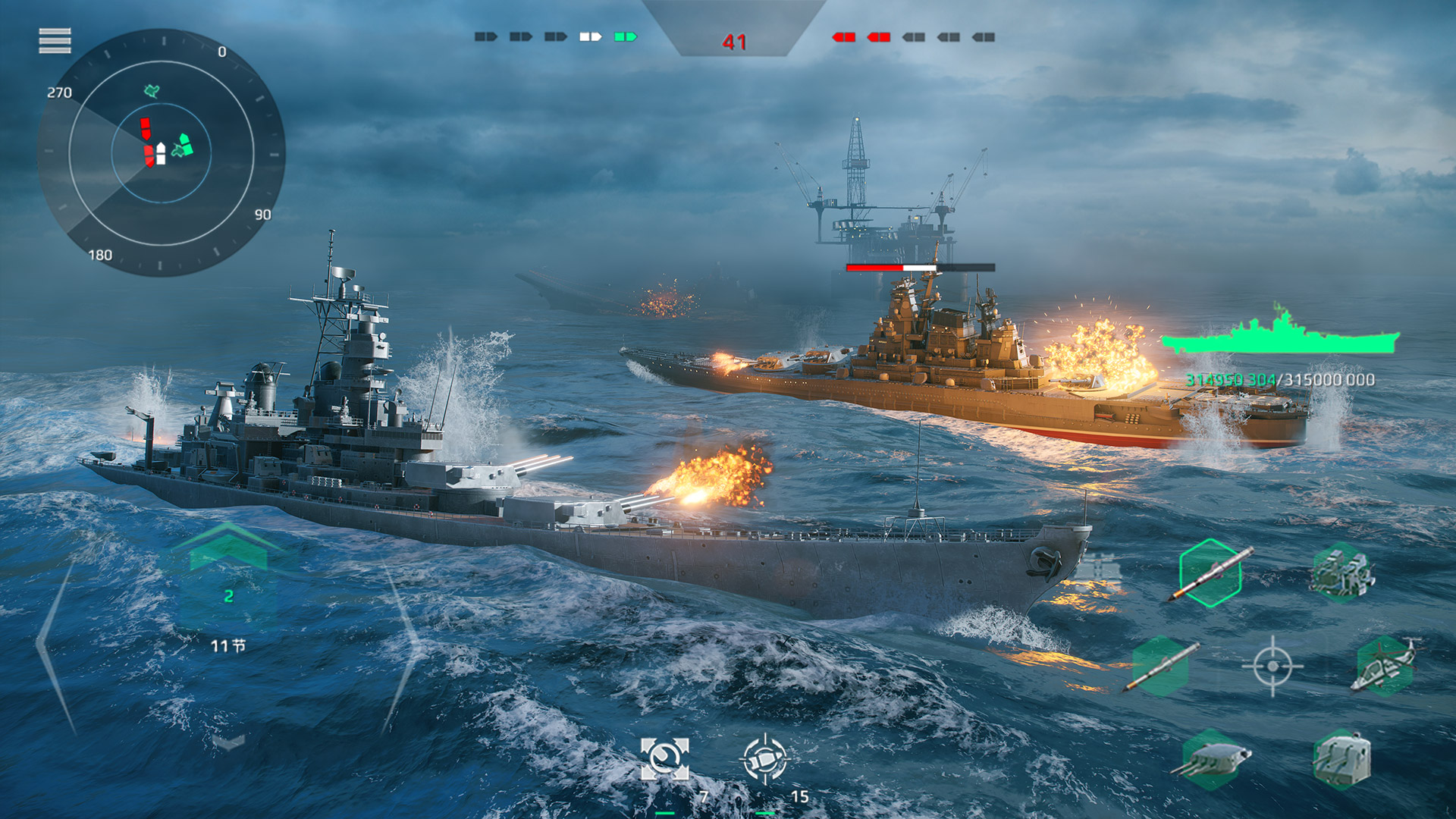Screen dimensions: 1456x819
Task: Choose the twin-barrel secondary turret
Action: (x=1342, y=759)
